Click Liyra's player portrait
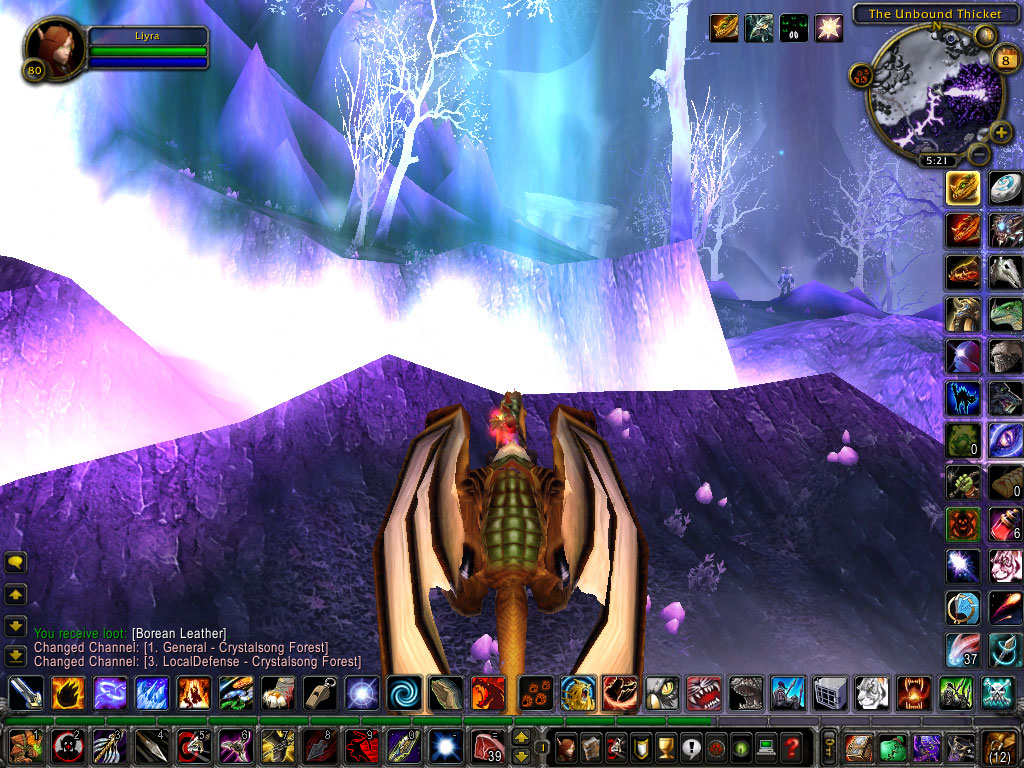 [55, 47]
